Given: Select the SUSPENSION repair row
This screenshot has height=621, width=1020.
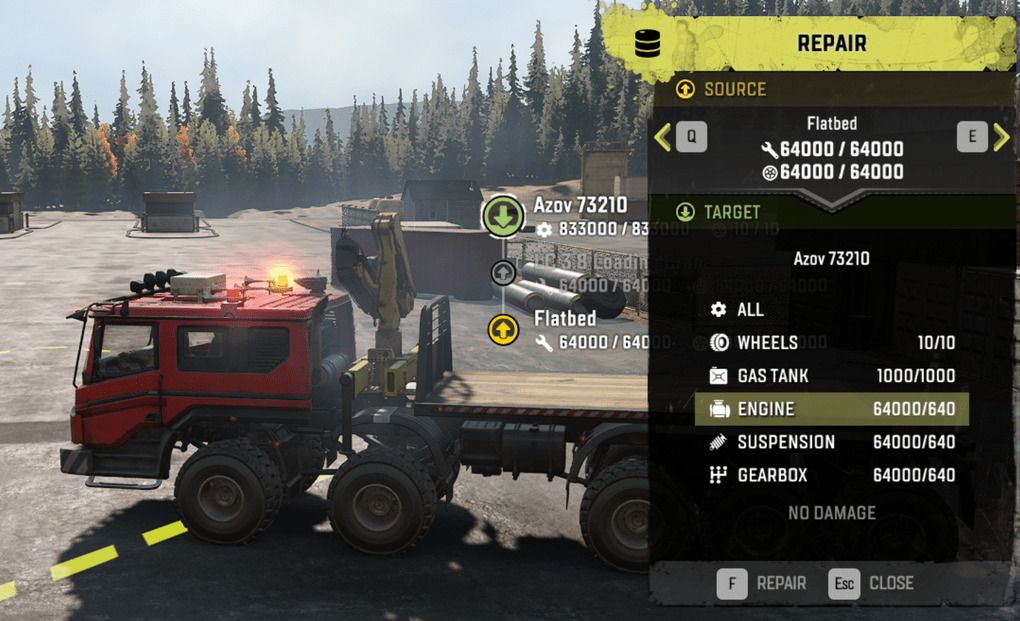Looking at the screenshot, I should [x=830, y=442].
